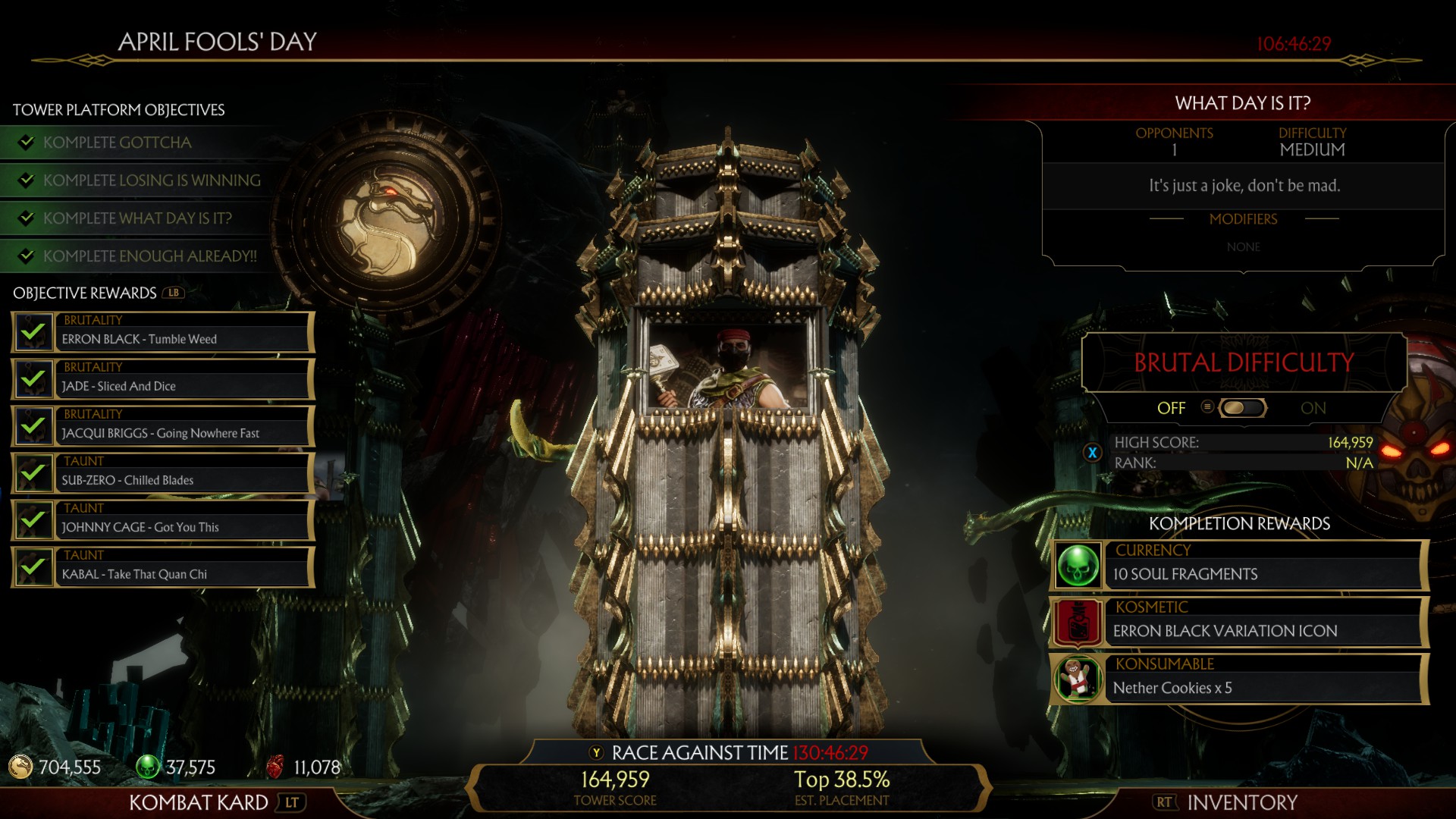The width and height of the screenshot is (1456, 819).
Task: Select the Sub-Zero Chilled Blades taunt reward
Action: (163, 473)
